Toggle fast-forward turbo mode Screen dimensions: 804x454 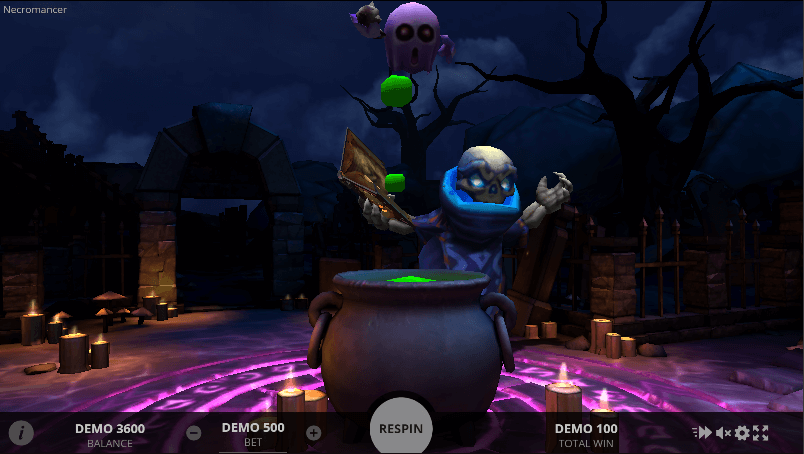[703, 433]
